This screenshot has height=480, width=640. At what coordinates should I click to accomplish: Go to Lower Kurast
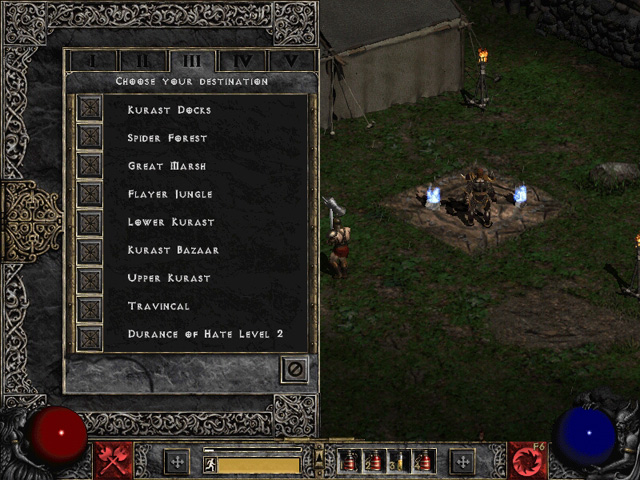[x=91, y=221]
